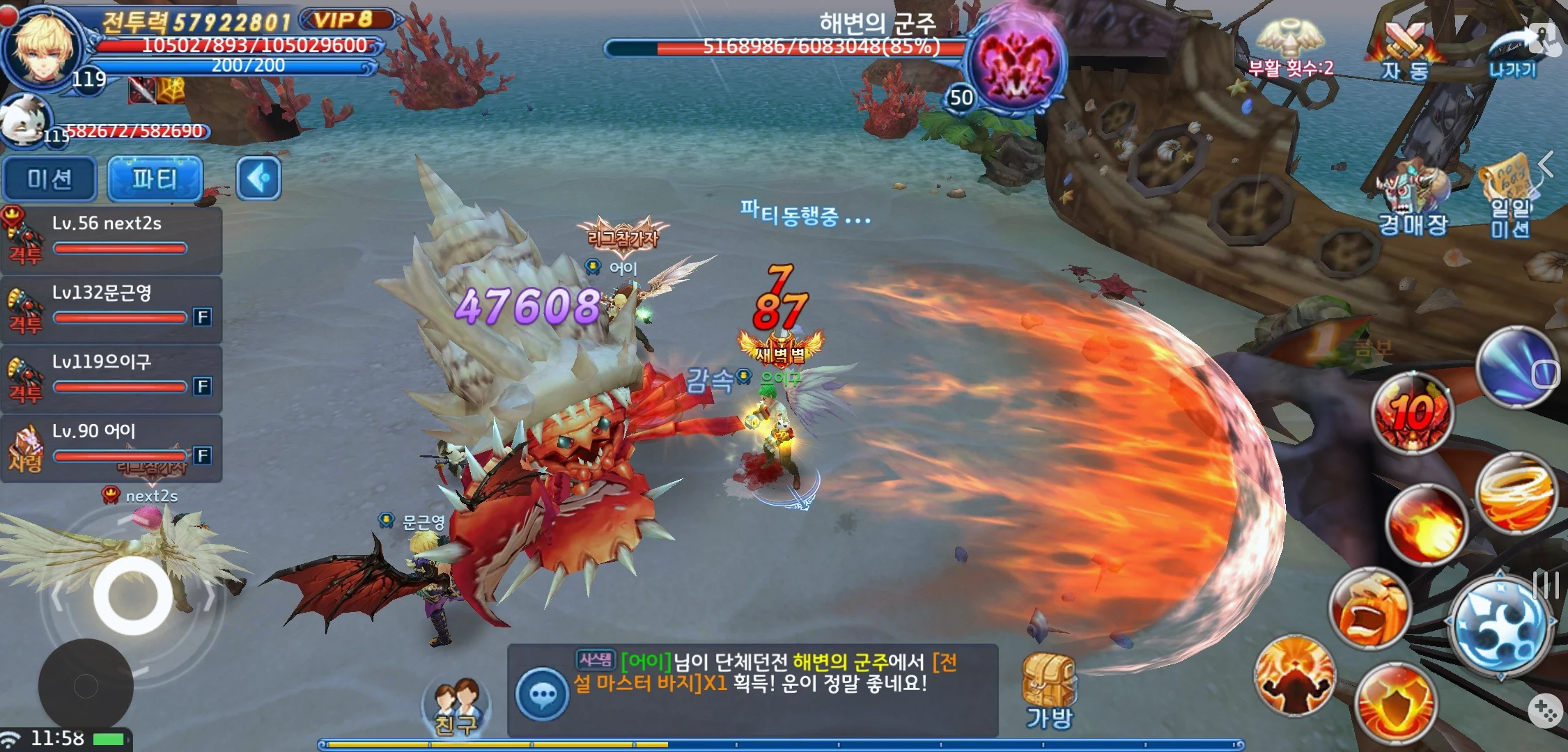Activate the flaming shield skill

1395,703
